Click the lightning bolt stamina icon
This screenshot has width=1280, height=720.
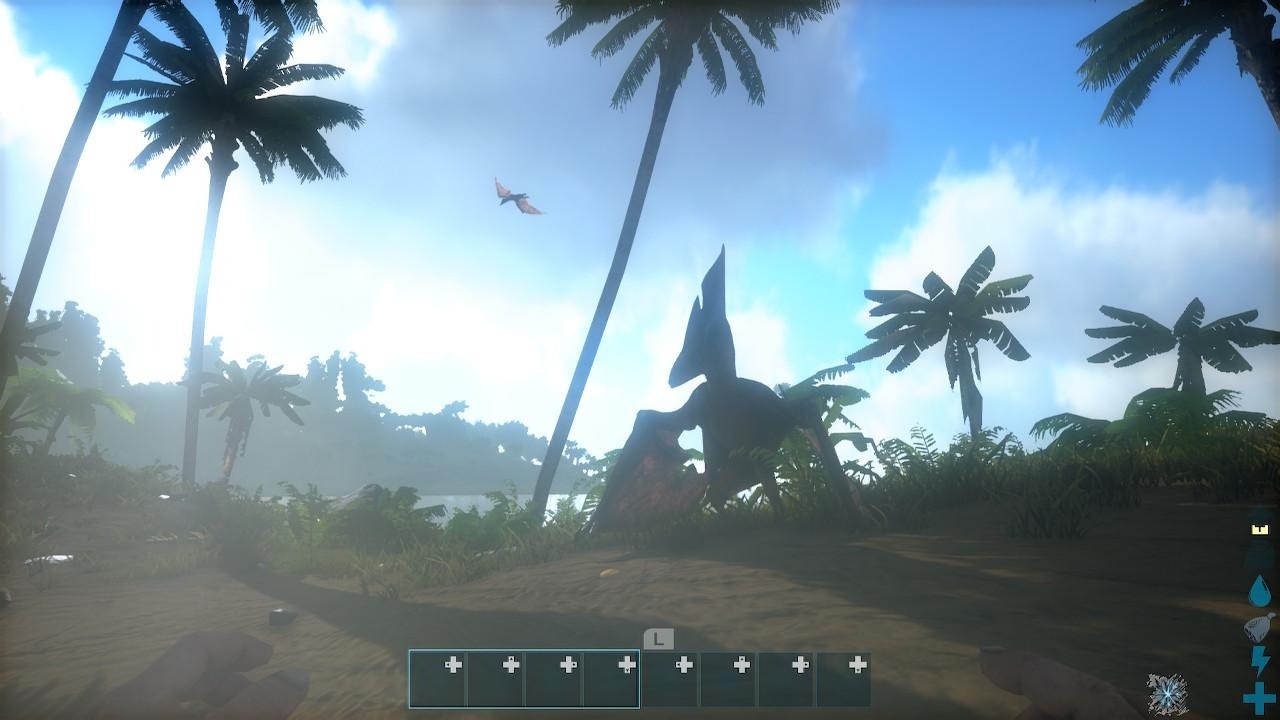pos(1260,661)
